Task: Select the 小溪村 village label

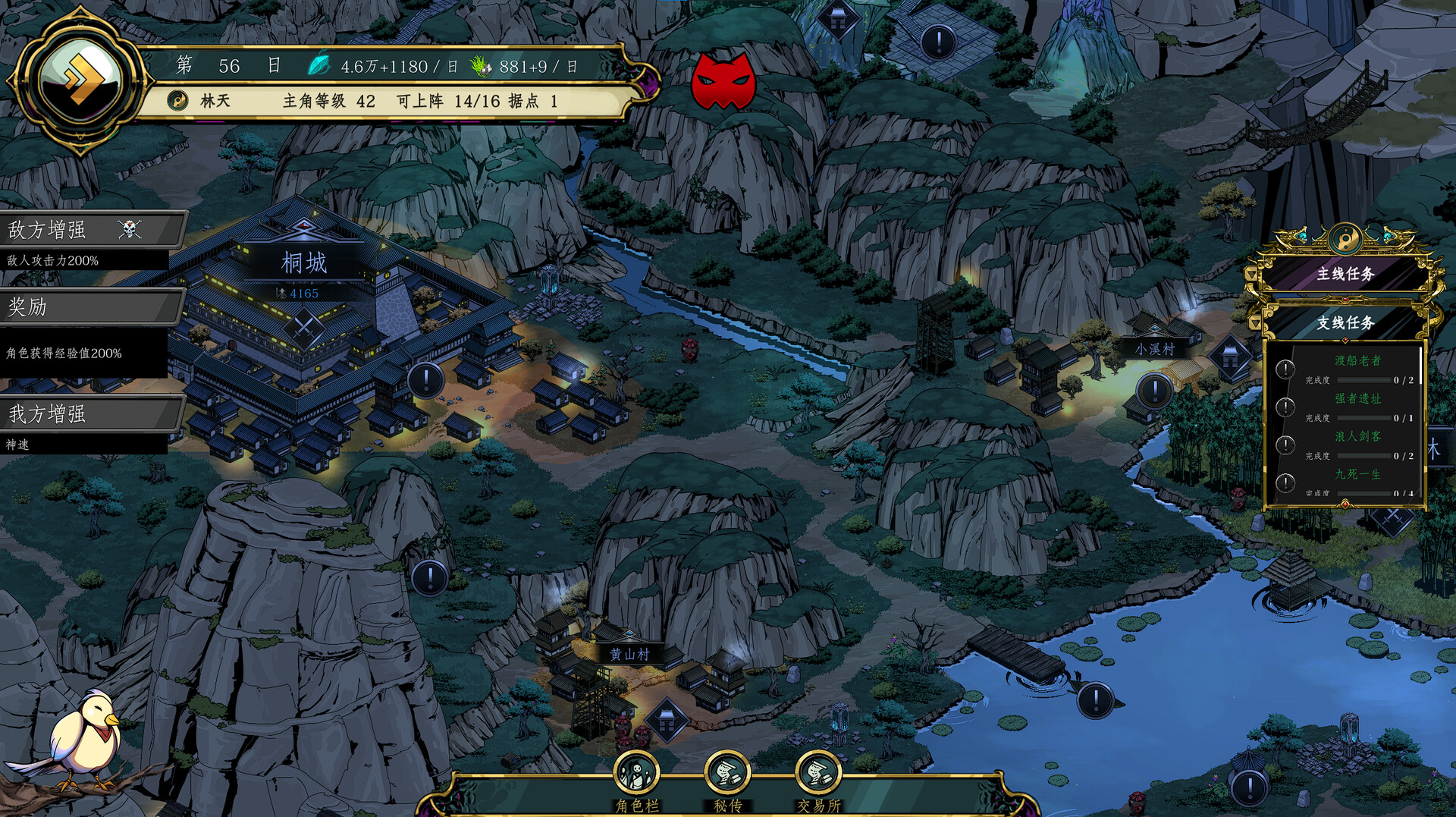Action: point(1154,349)
